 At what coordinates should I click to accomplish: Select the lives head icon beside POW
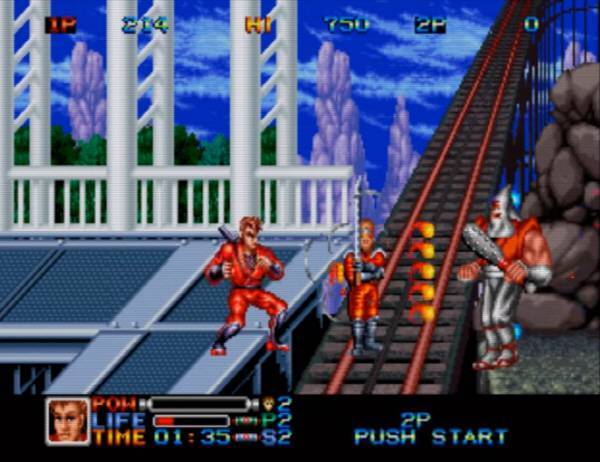click(x=268, y=404)
